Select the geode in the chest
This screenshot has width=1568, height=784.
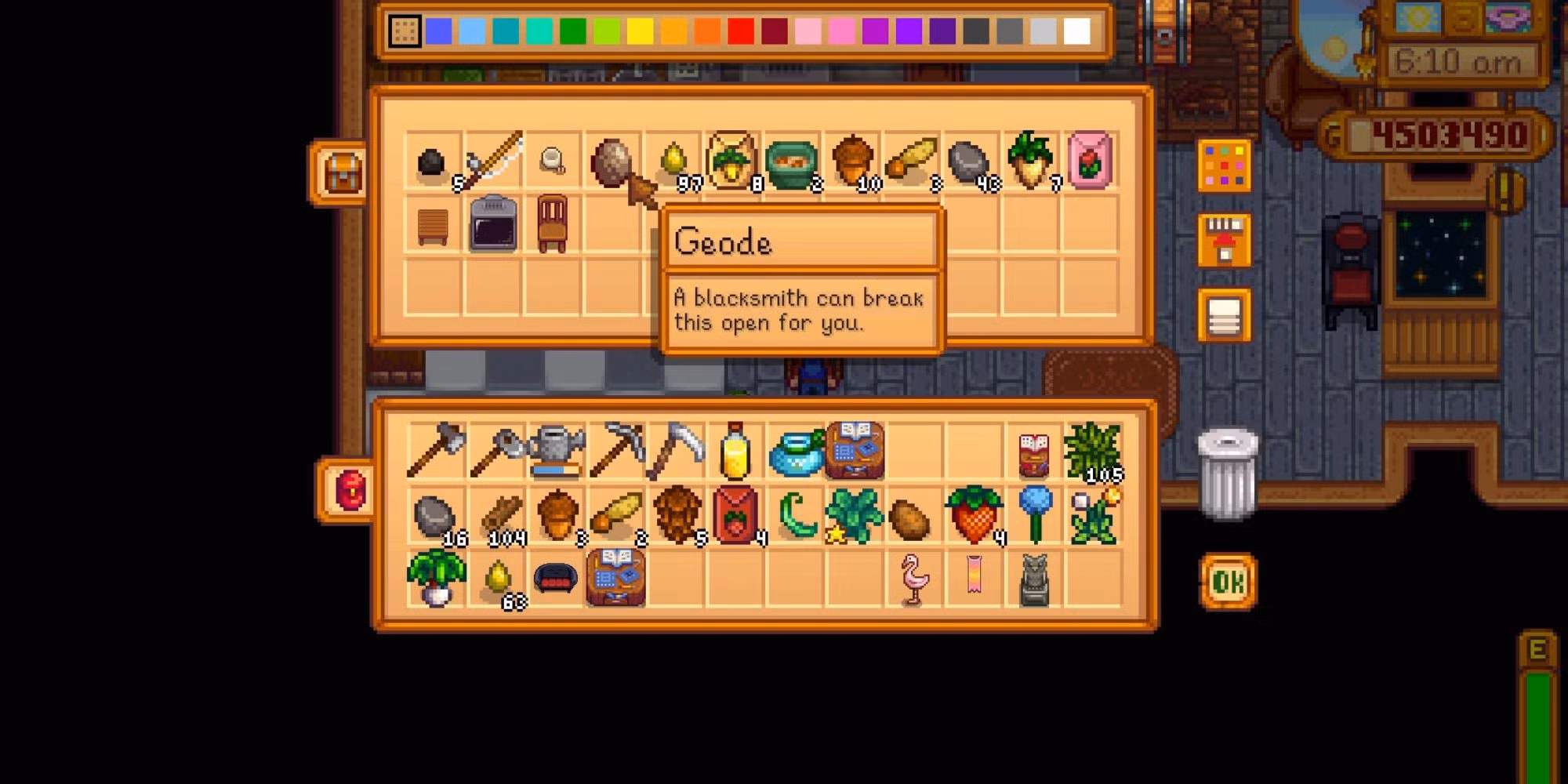pyautogui.click(x=611, y=162)
